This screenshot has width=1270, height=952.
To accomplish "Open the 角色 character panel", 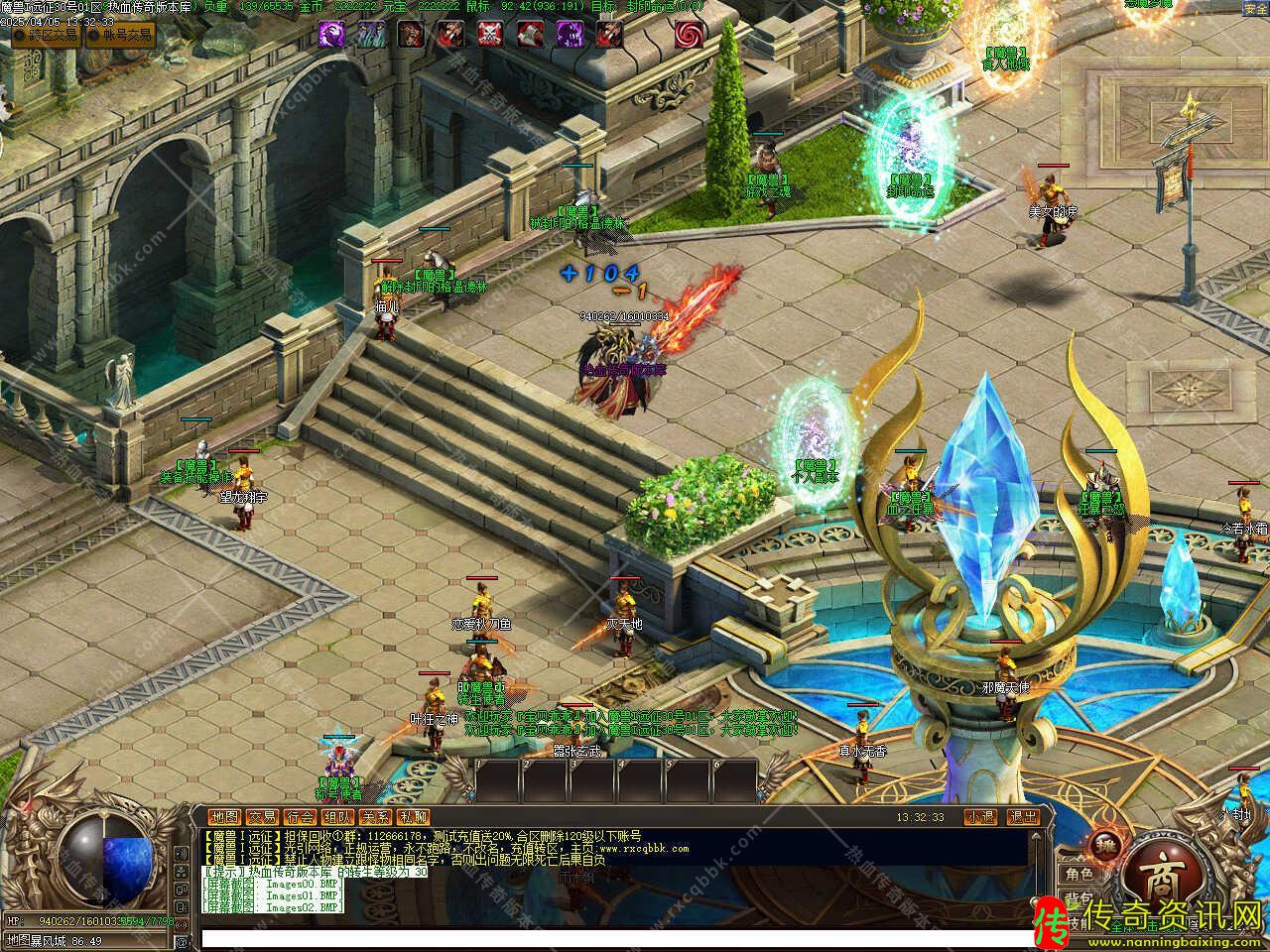I will [1079, 875].
